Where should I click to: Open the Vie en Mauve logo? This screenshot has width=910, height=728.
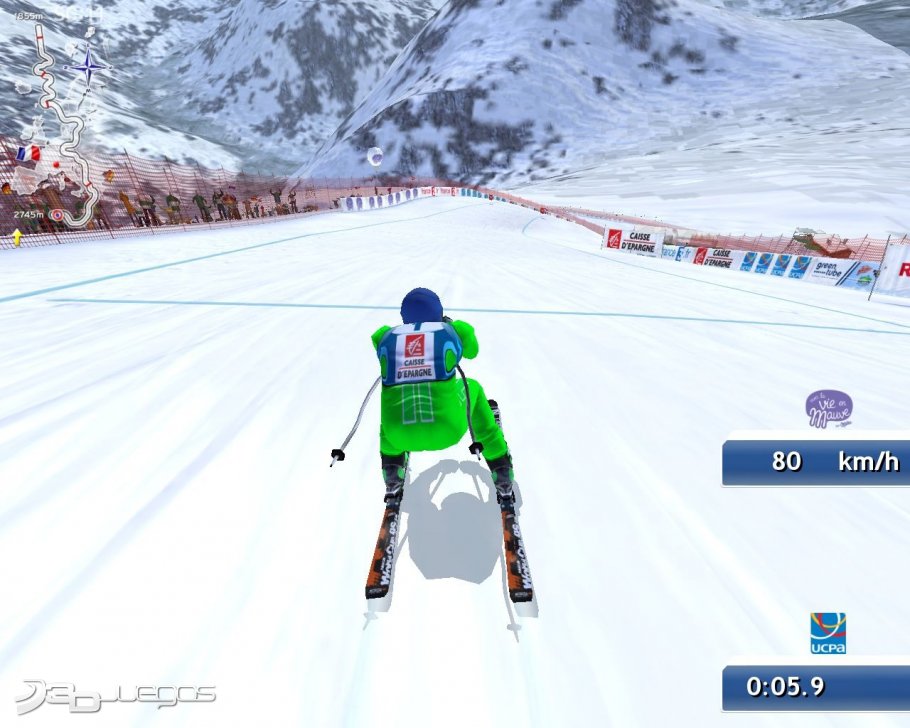point(829,409)
